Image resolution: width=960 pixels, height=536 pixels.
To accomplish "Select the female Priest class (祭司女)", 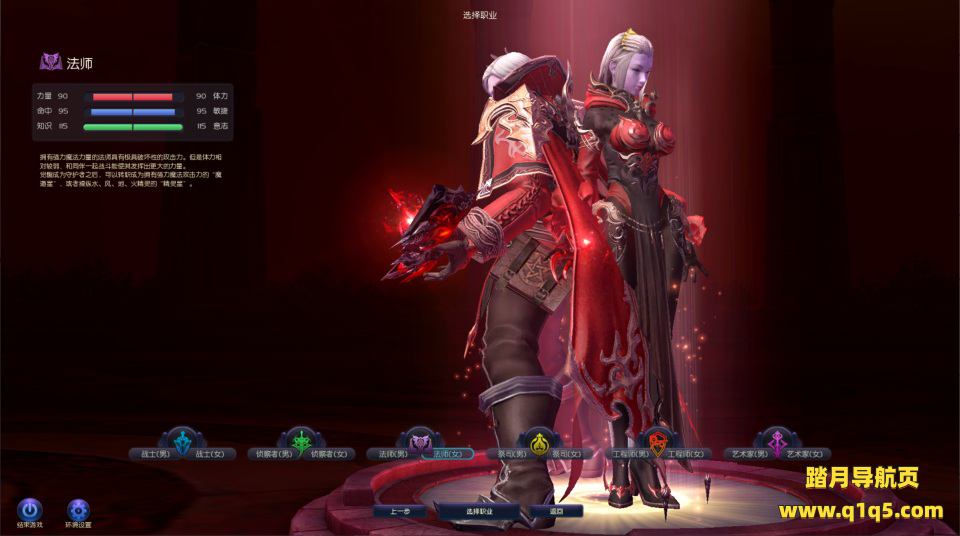I will click(567, 454).
